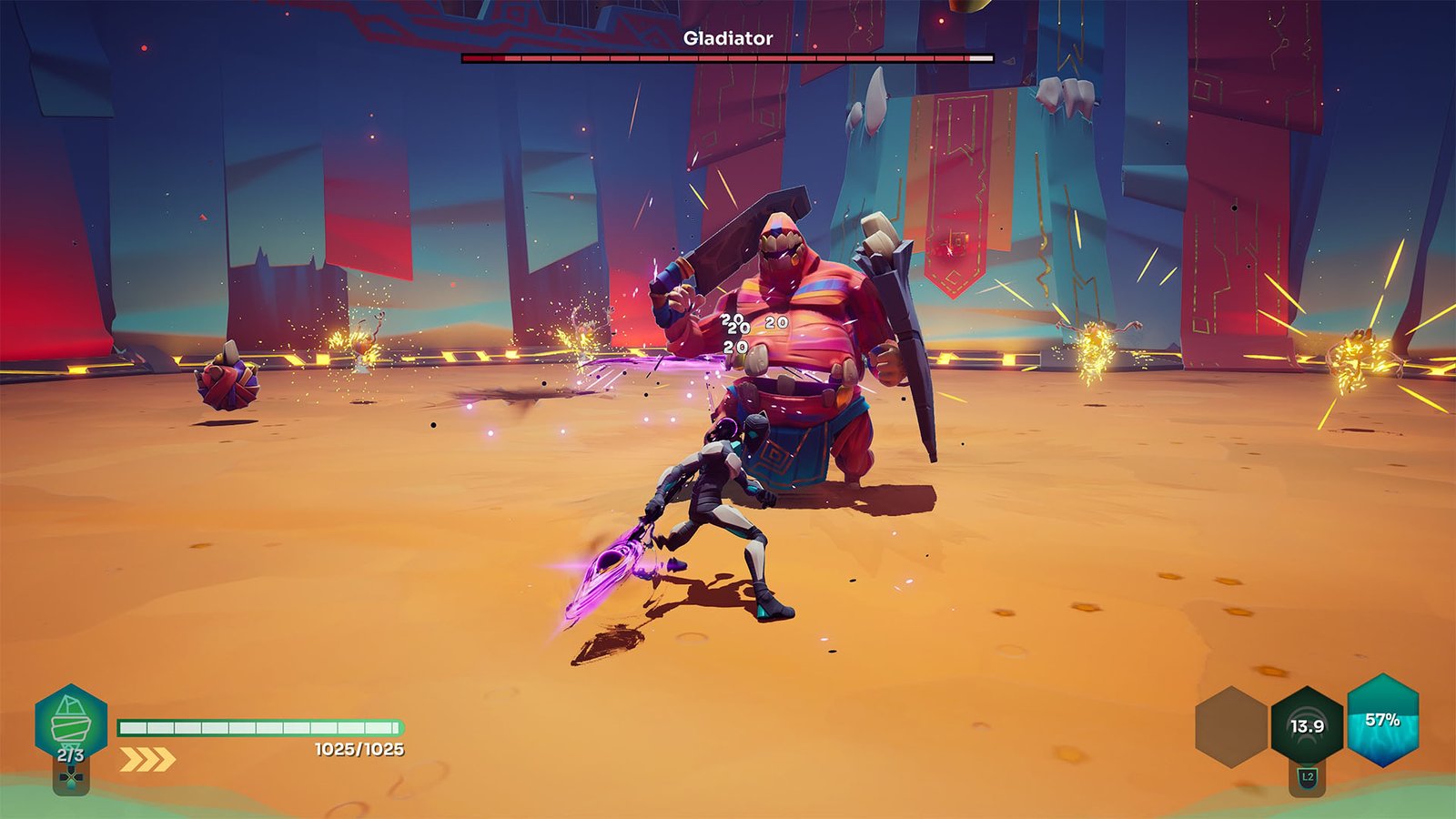Click the 2/3 item counter on the consumable
This screenshot has width=1456, height=819.
point(69,754)
